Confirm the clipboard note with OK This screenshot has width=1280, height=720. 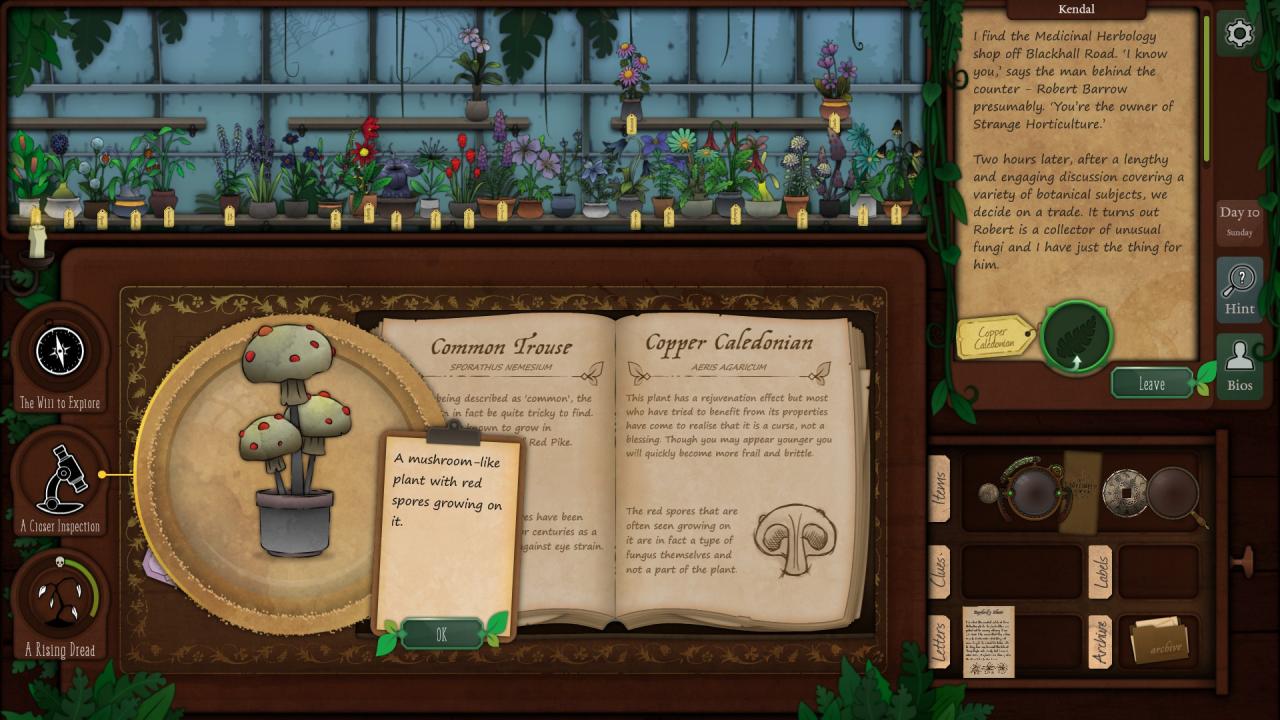[441, 634]
